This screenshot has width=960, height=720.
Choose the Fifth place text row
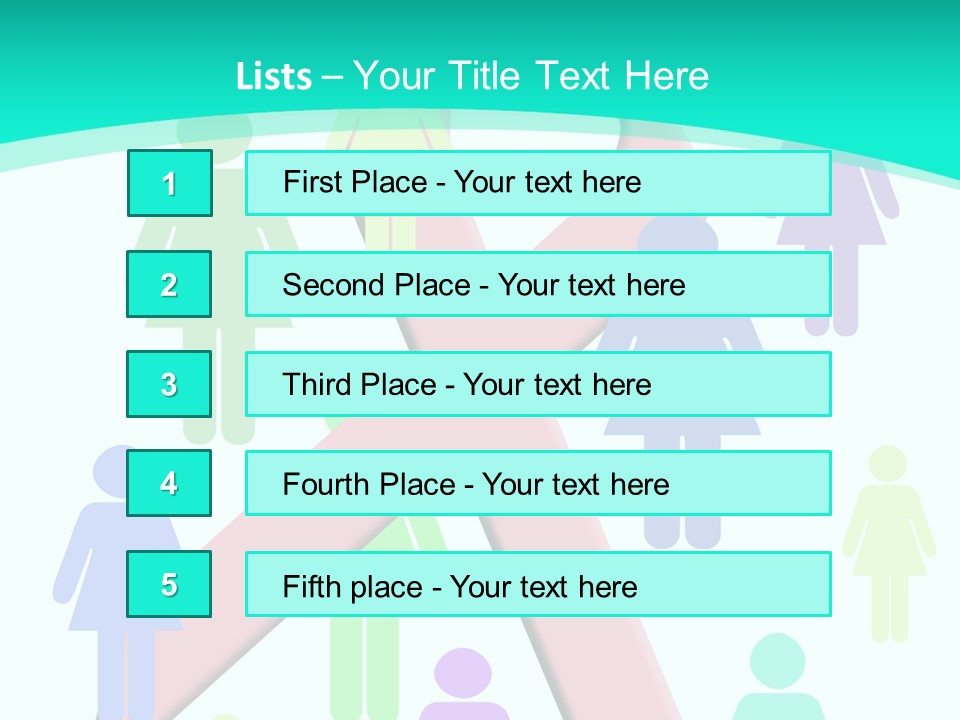click(538, 584)
